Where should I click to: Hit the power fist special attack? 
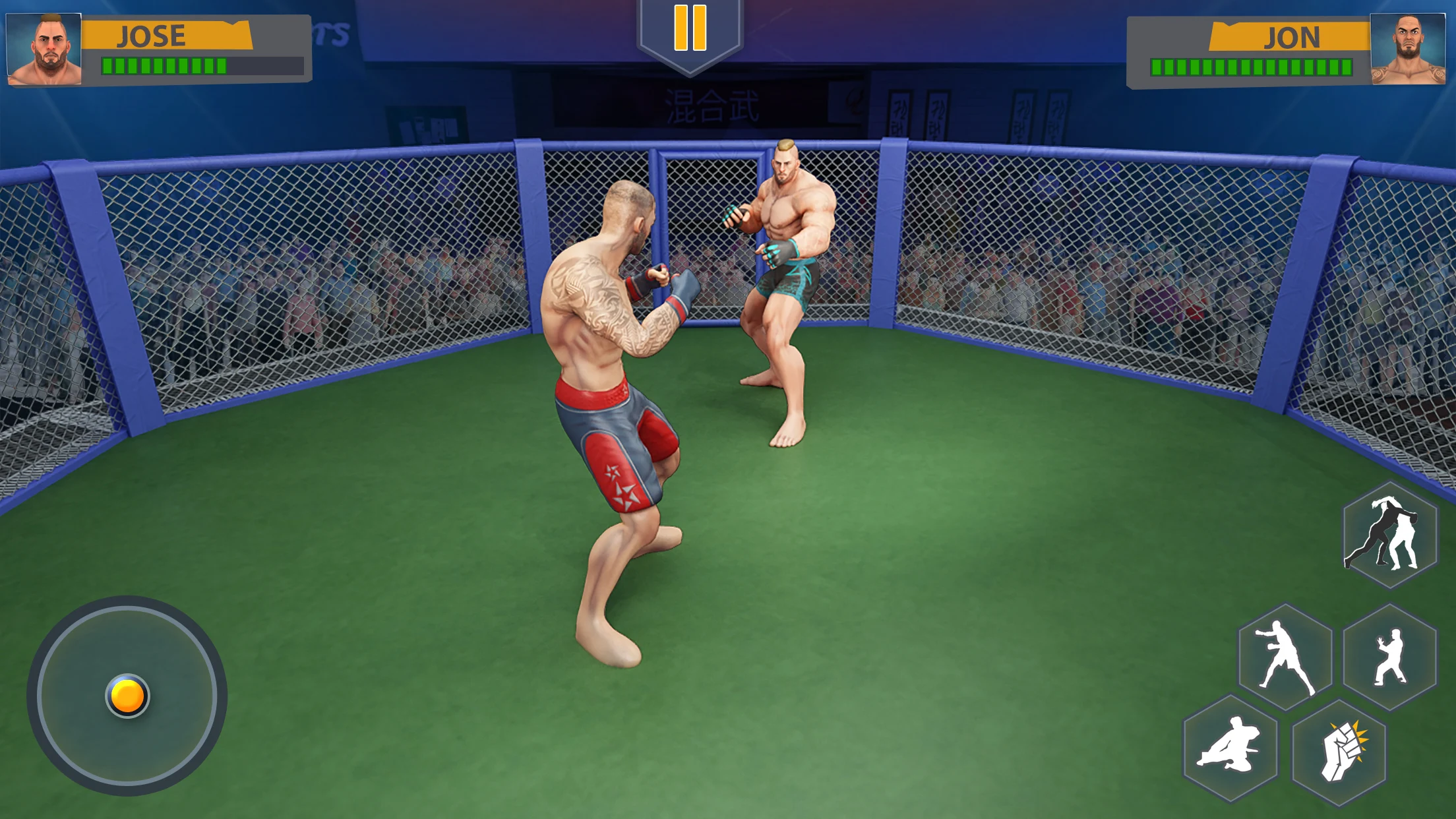pos(1339,752)
